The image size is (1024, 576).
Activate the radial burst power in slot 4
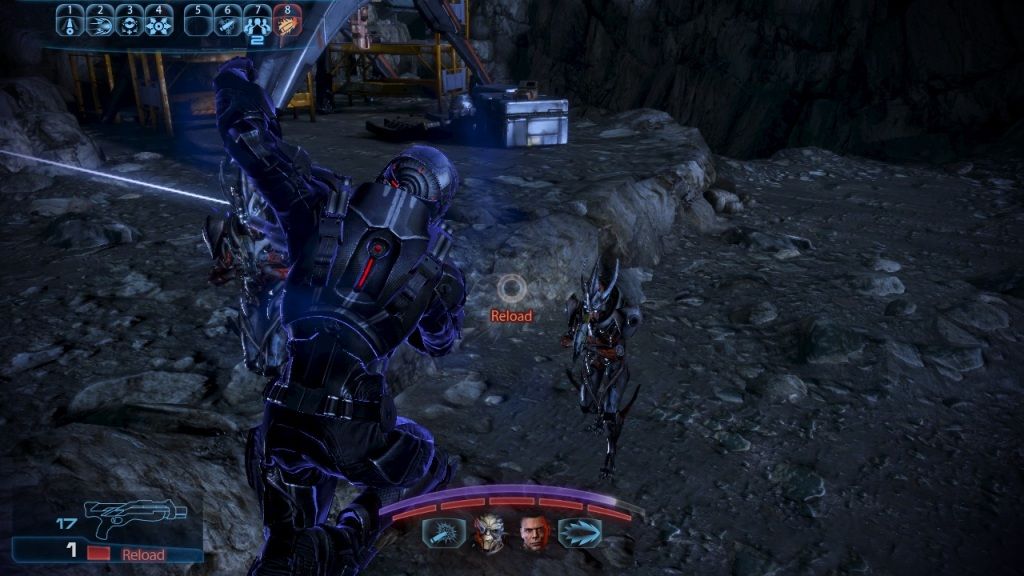159,20
